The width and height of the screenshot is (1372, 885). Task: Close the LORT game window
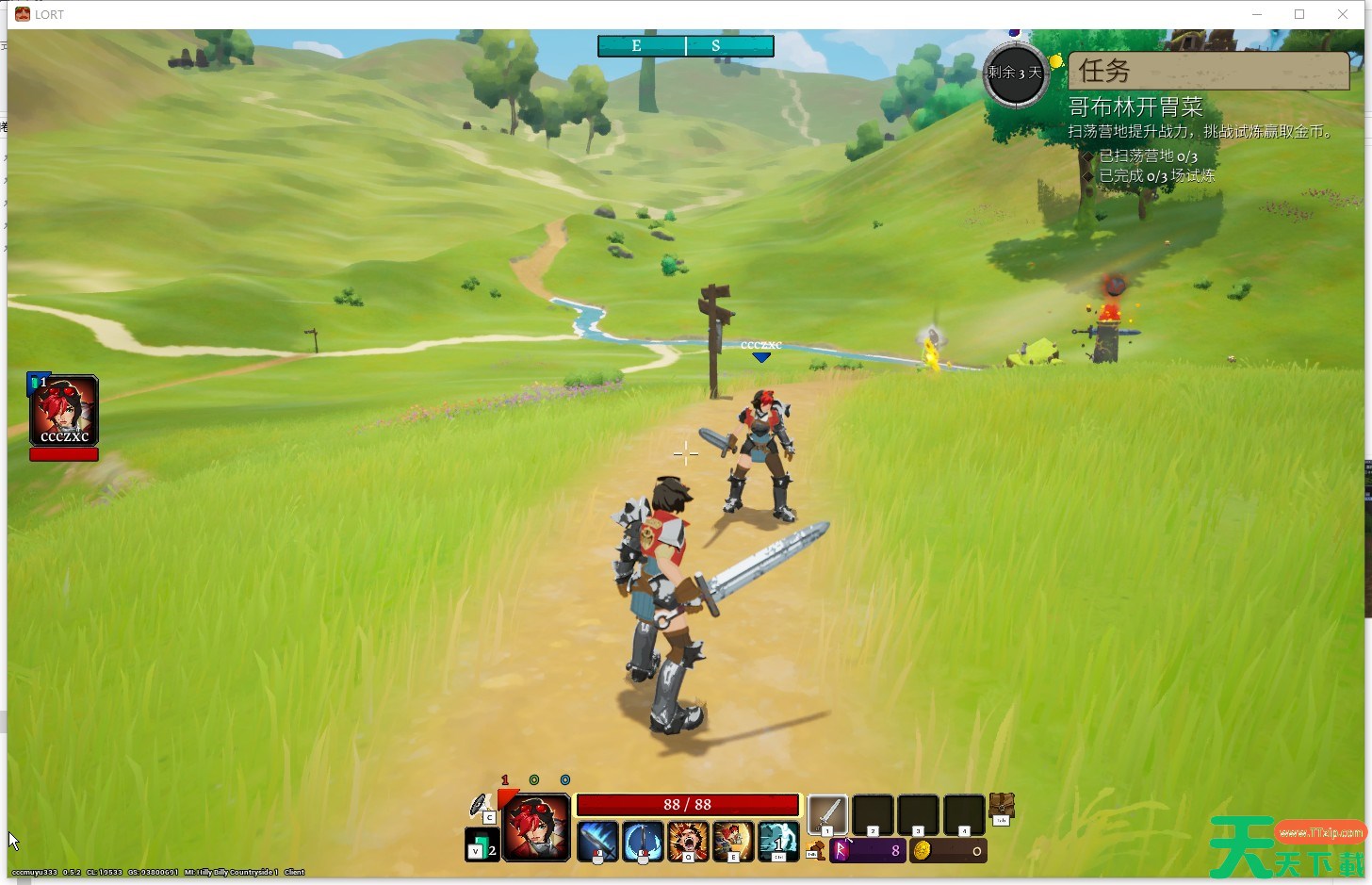[x=1343, y=14]
